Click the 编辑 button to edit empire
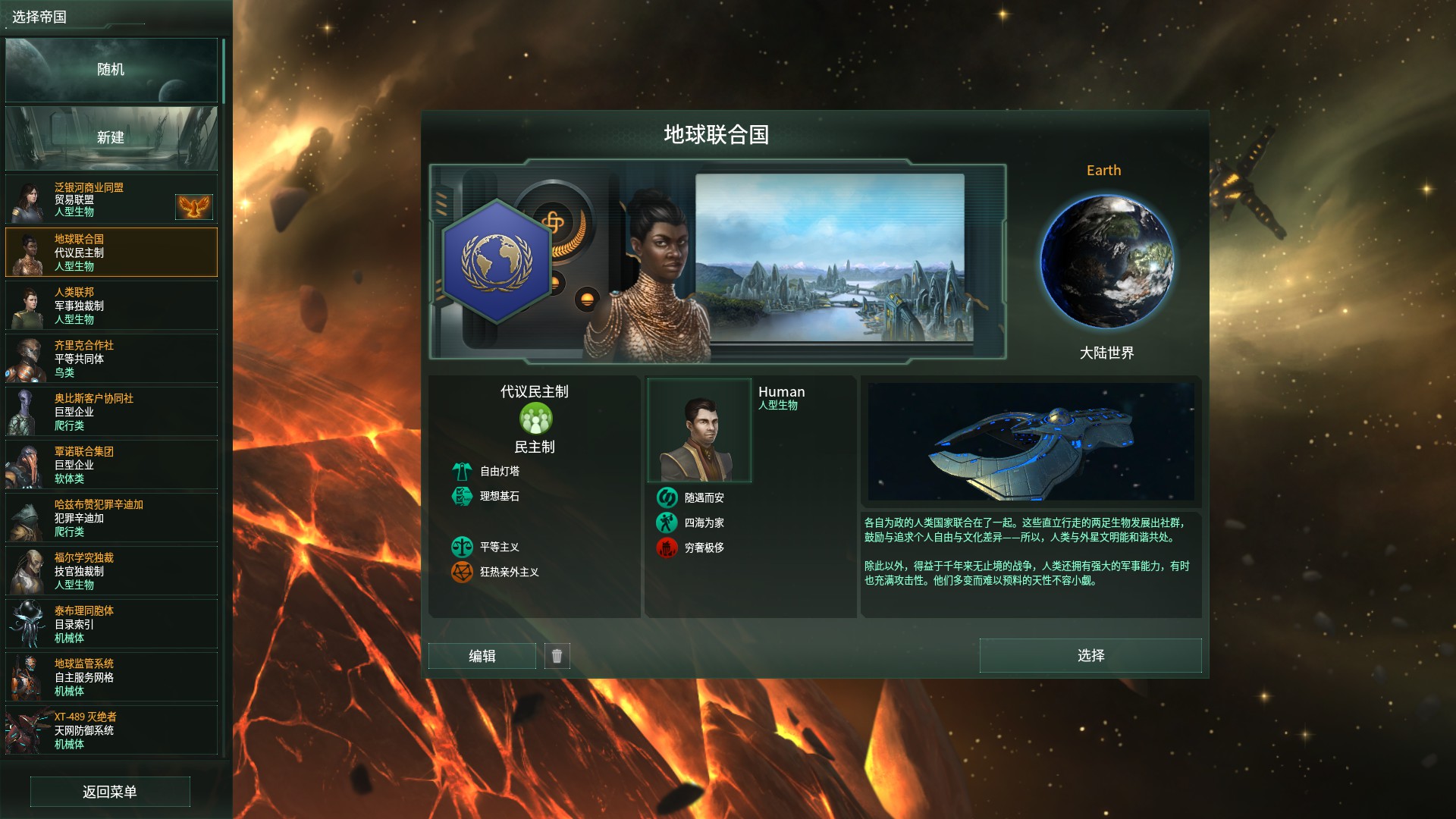Screen dimensions: 1456x819 point(482,656)
